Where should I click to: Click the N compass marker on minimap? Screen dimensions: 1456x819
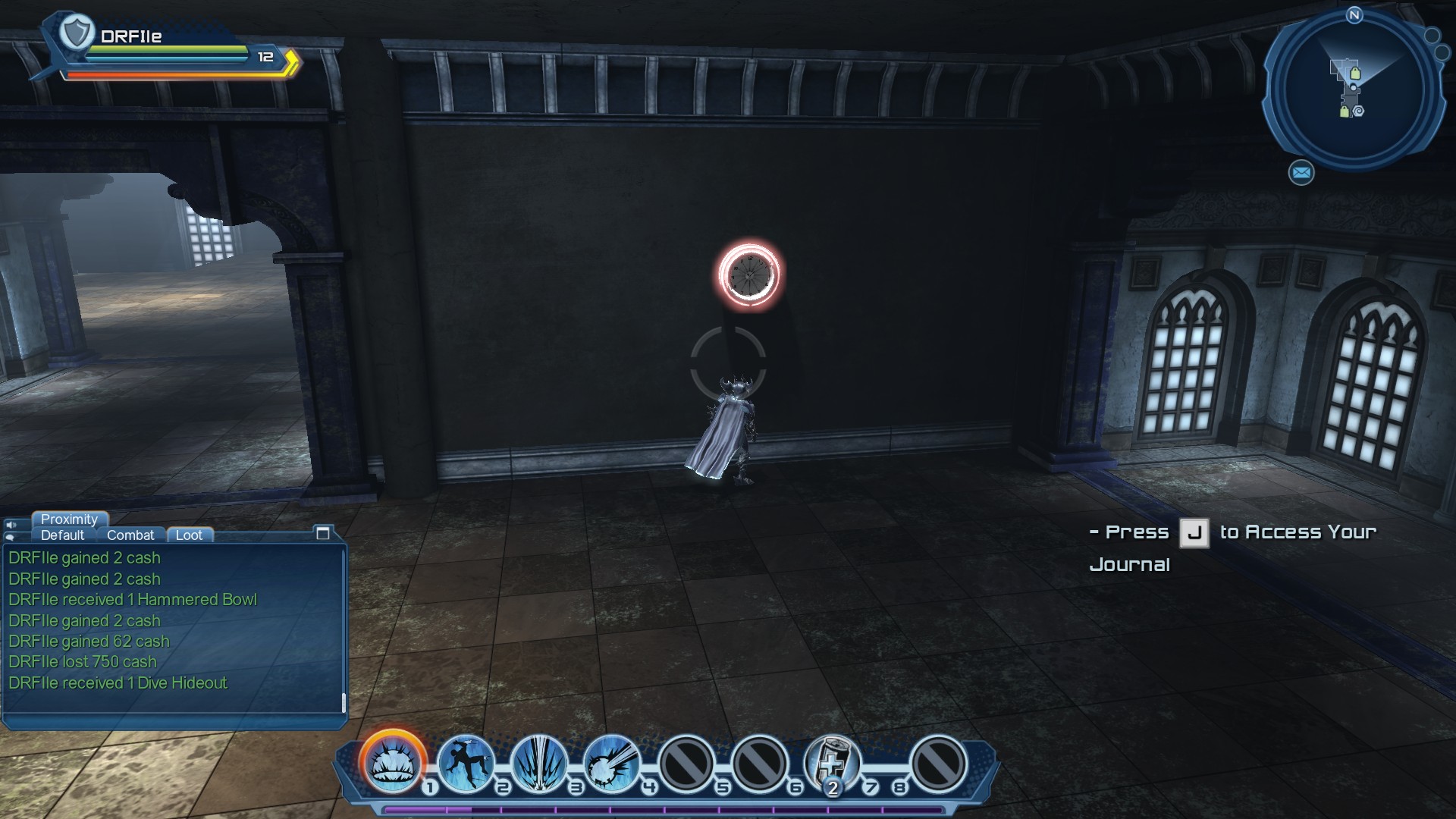pos(1354,15)
